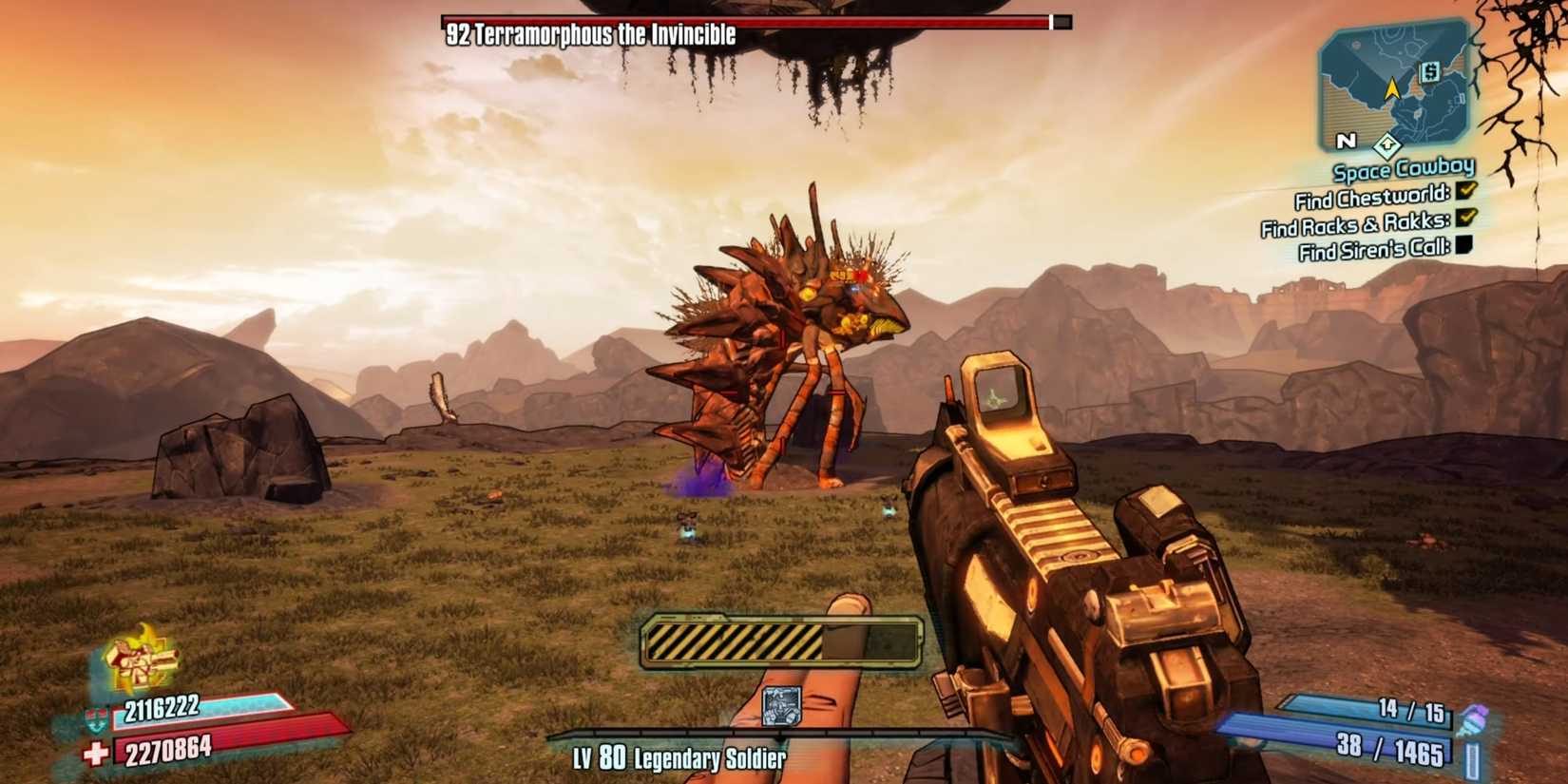Click the N compass marker on the minimap
This screenshot has width=1568, height=784.
(1346, 142)
